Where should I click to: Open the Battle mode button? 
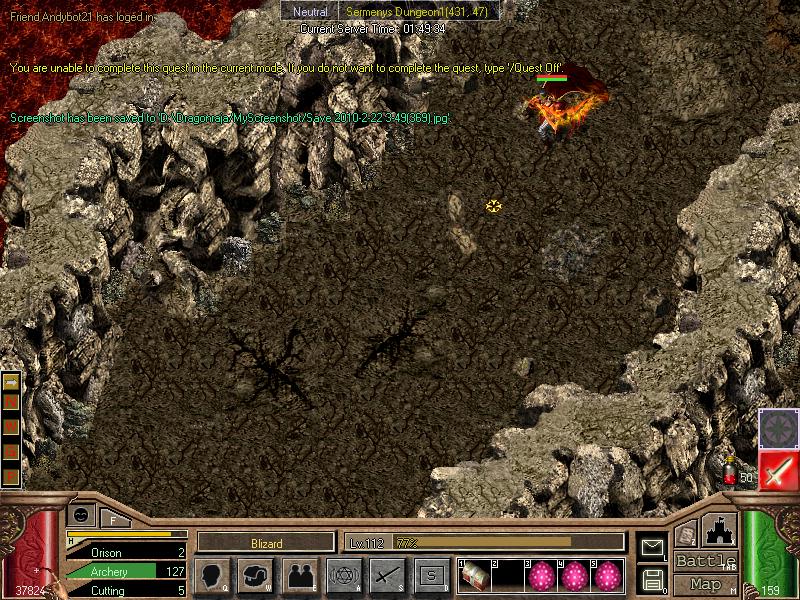pyautogui.click(x=705, y=561)
